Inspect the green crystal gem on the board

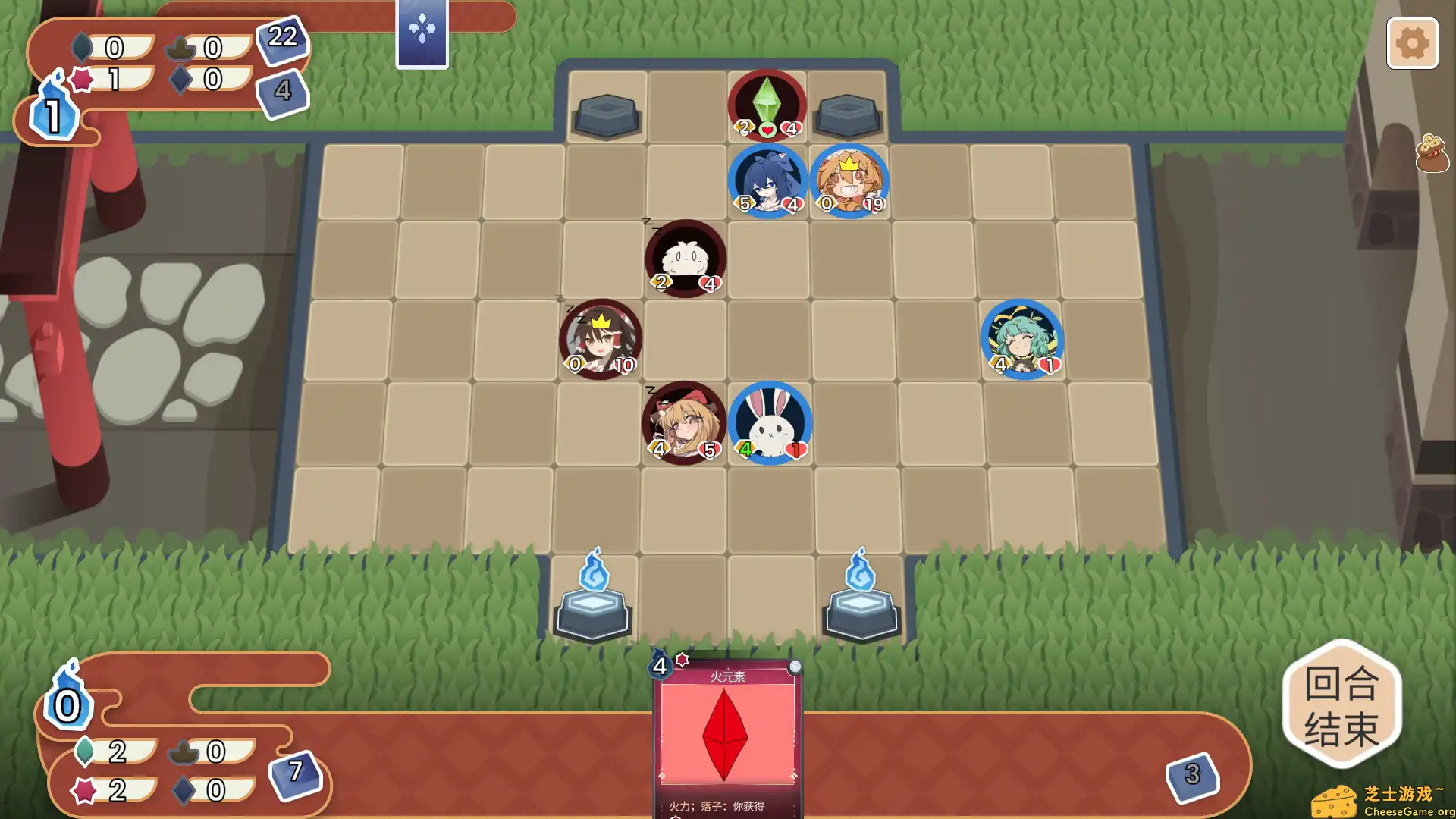(x=766, y=102)
